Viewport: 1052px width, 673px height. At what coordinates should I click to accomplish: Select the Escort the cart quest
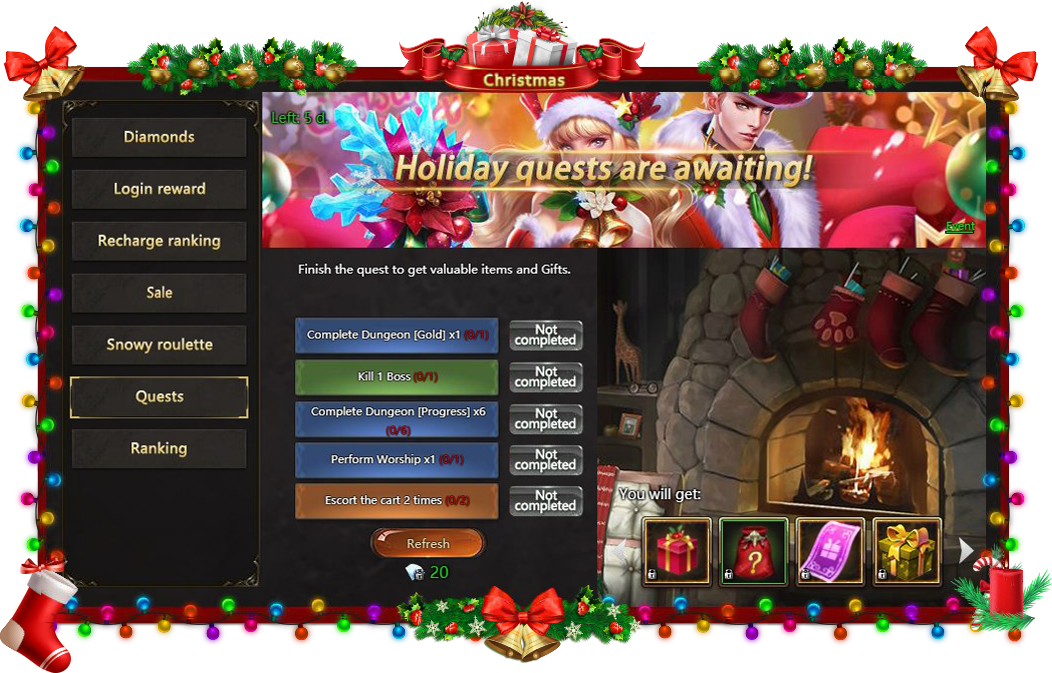click(396, 501)
